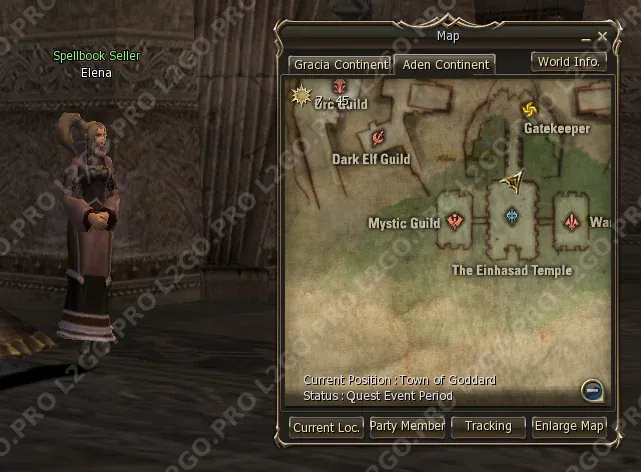This screenshot has height=472, width=641.
Task: Select the Aden Continent tab
Action: [444, 65]
